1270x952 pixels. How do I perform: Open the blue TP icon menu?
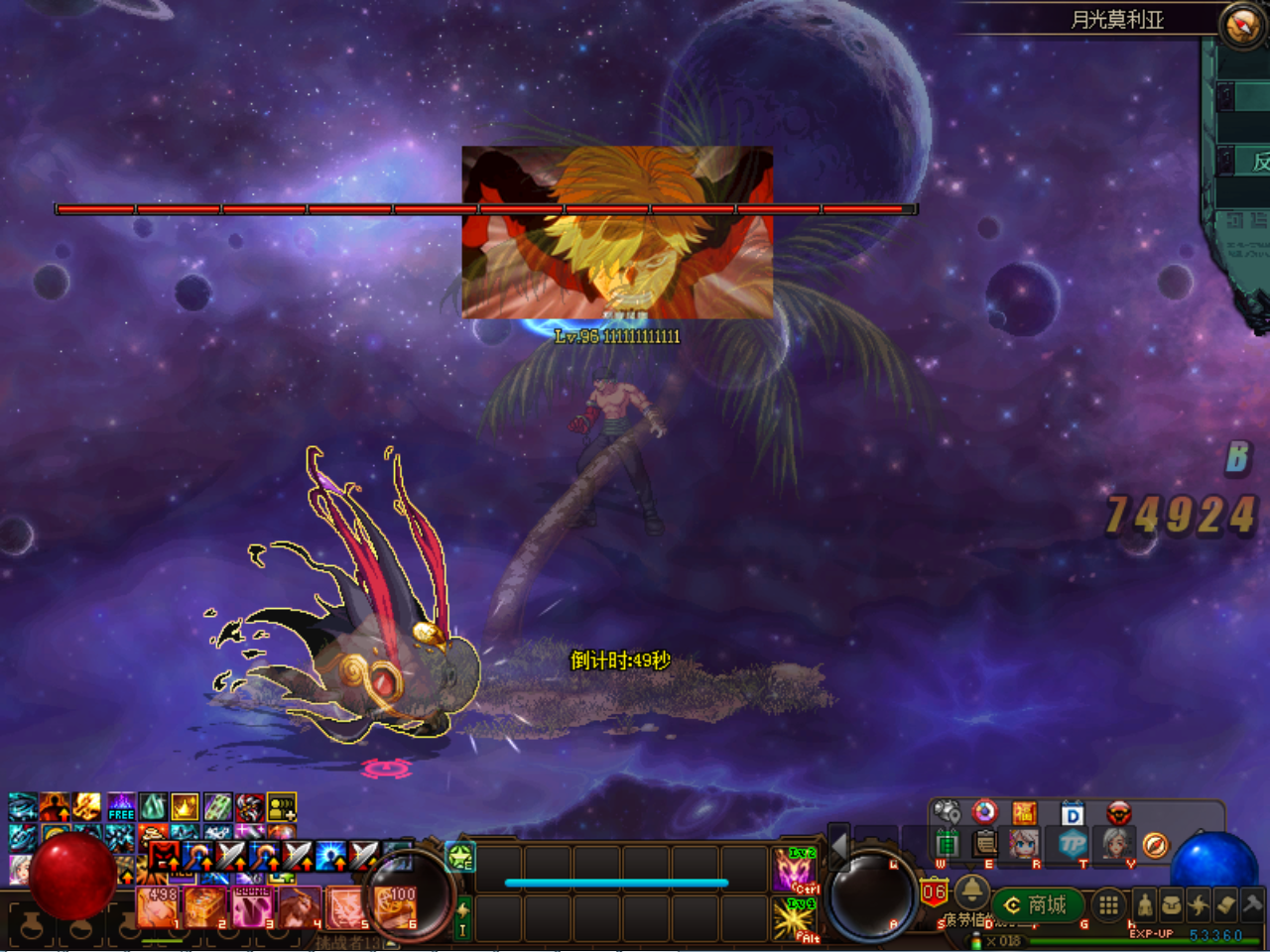click(x=1073, y=844)
